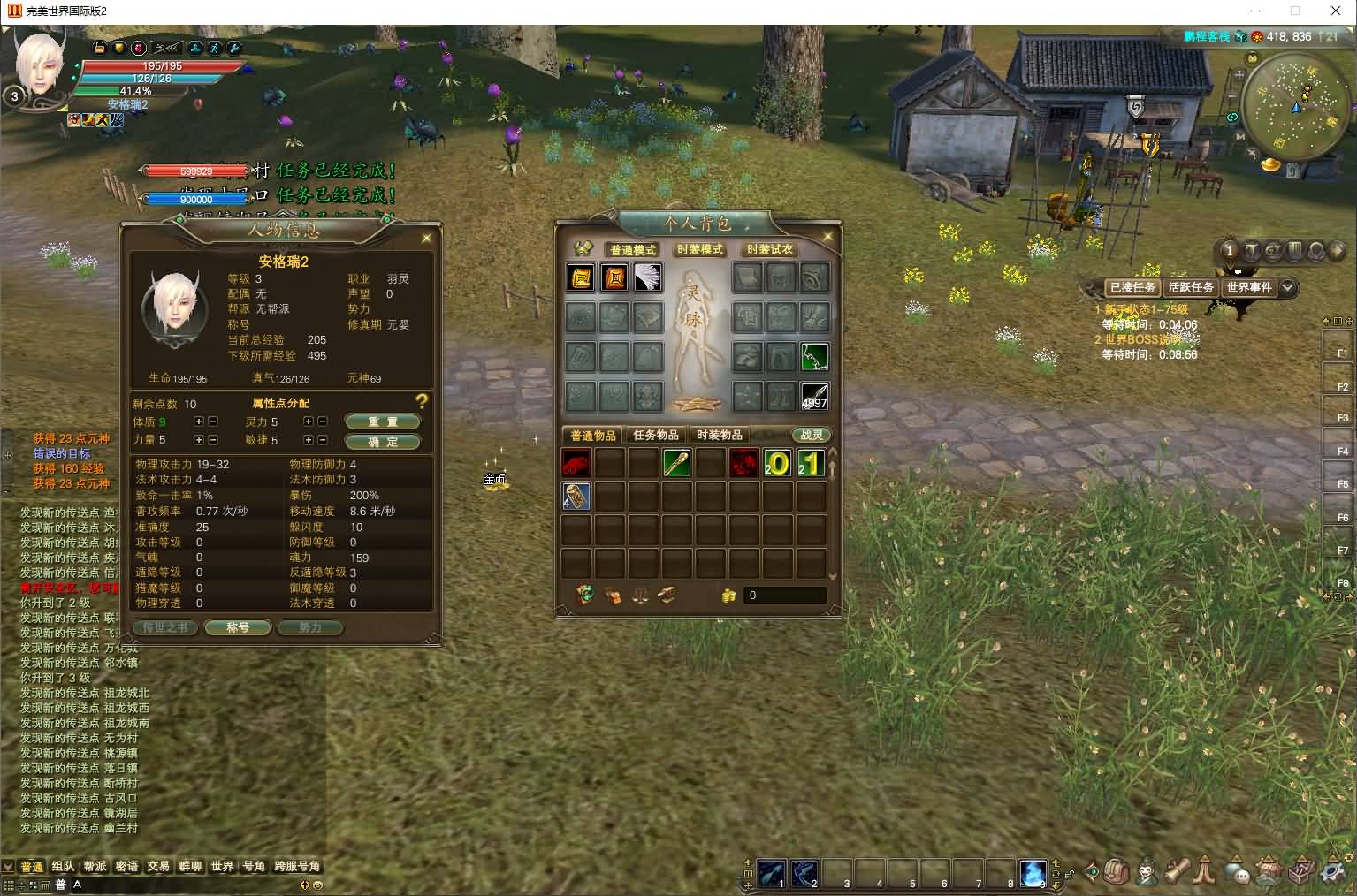
Task: Click the 重置 reset button
Action: pos(382,421)
